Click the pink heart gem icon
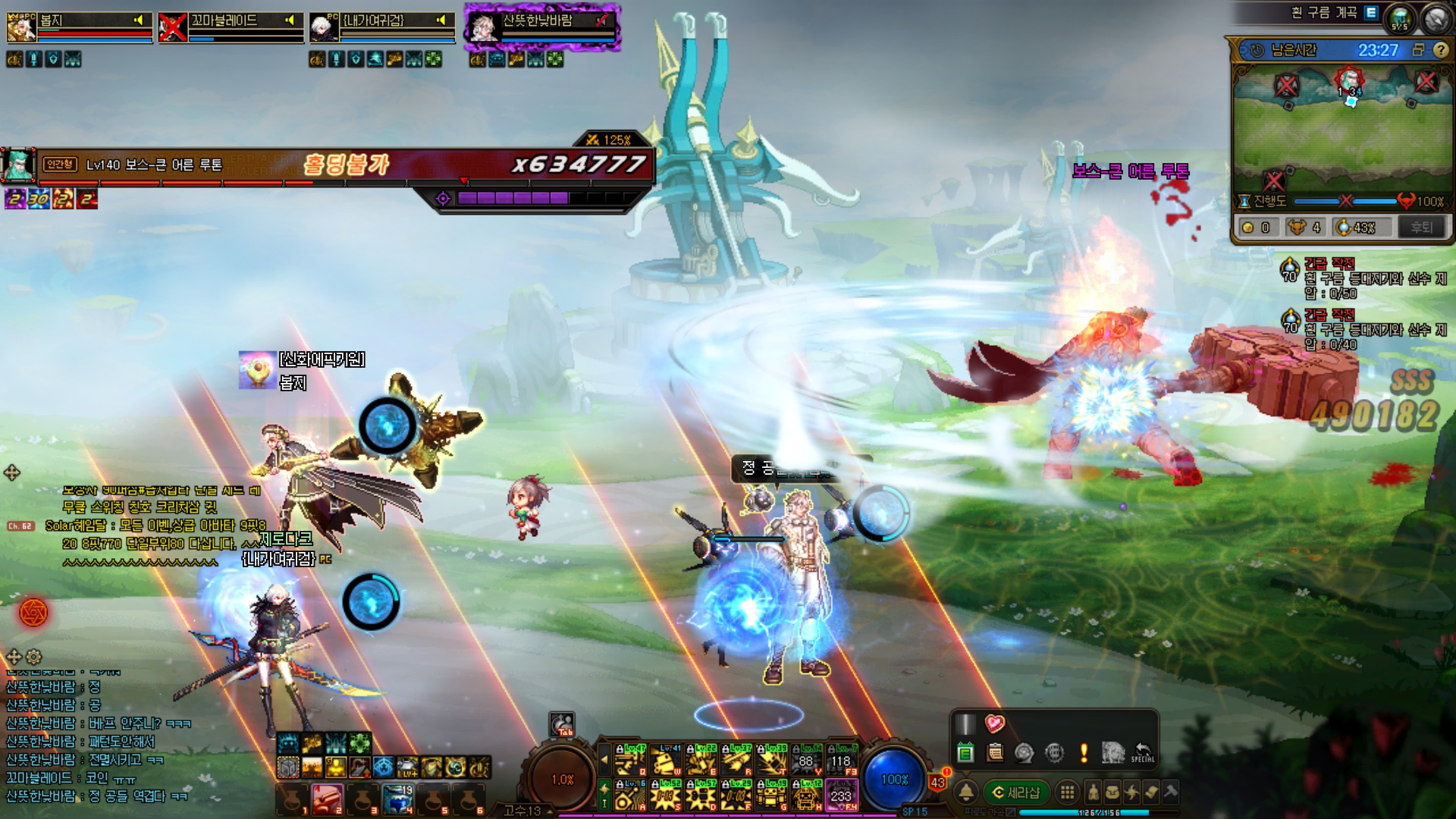 click(x=994, y=723)
